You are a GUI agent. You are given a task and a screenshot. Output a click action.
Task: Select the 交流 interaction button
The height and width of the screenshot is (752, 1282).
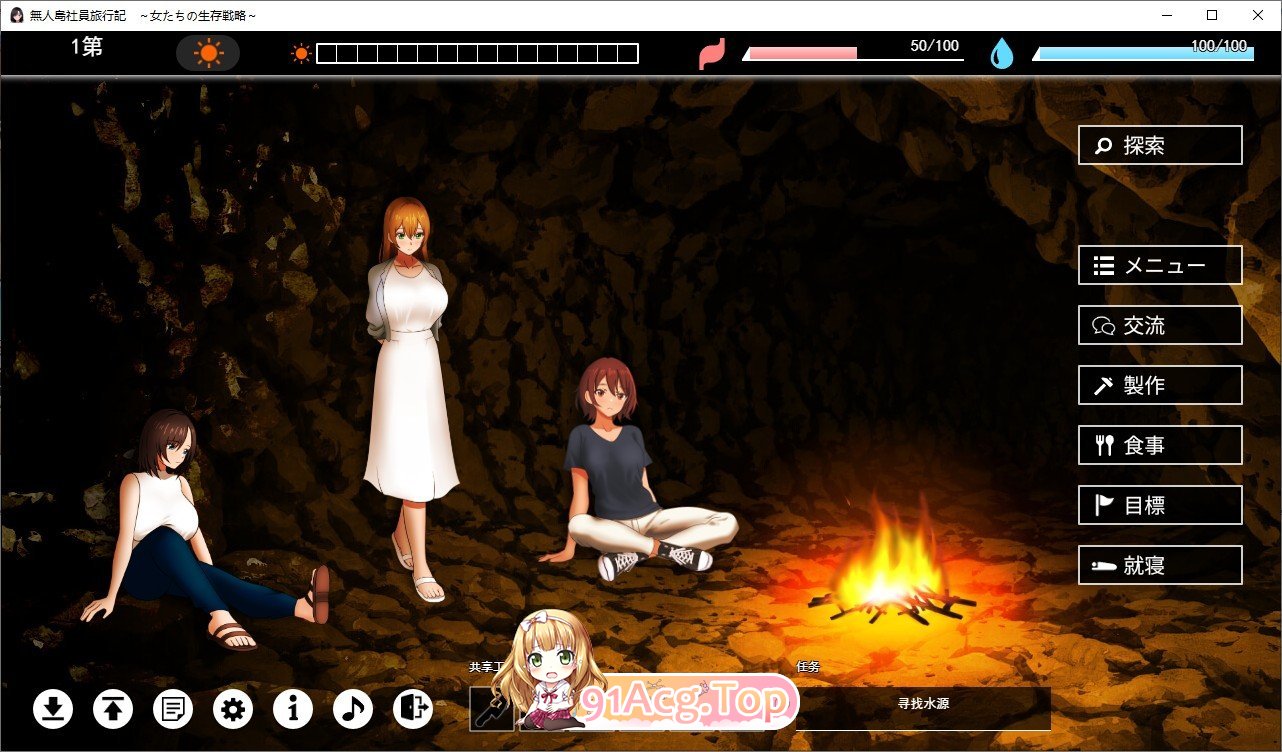[x=1160, y=326]
